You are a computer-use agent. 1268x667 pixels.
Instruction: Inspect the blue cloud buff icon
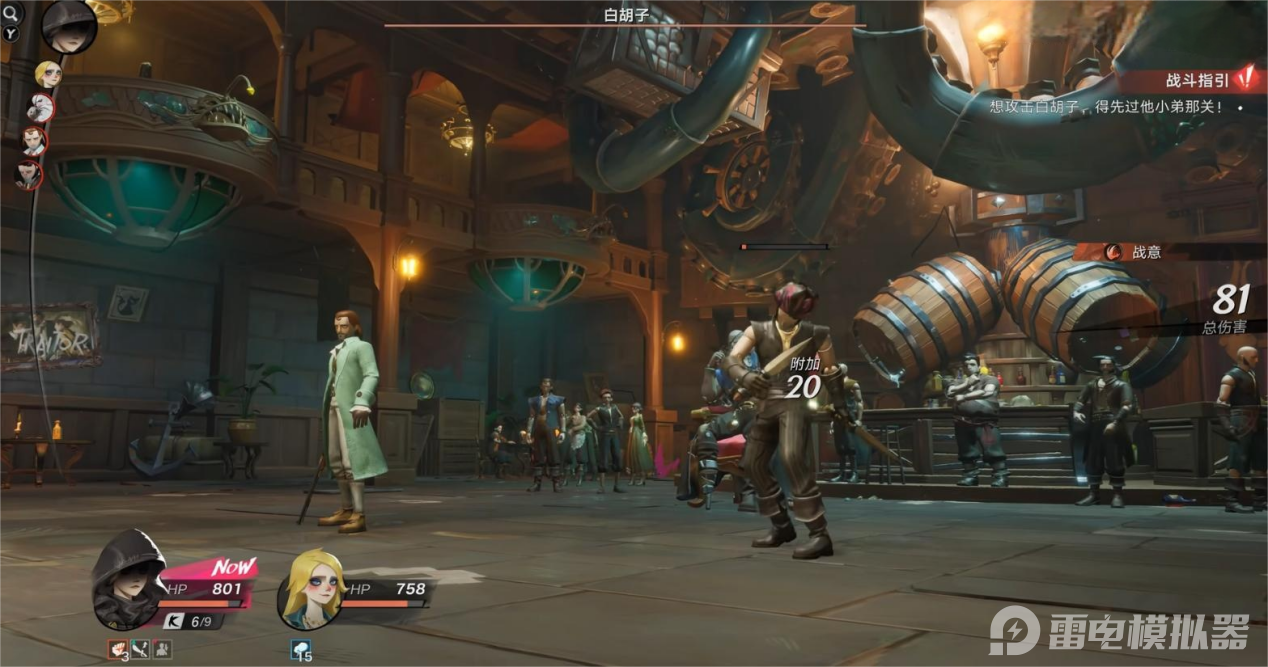(x=302, y=650)
